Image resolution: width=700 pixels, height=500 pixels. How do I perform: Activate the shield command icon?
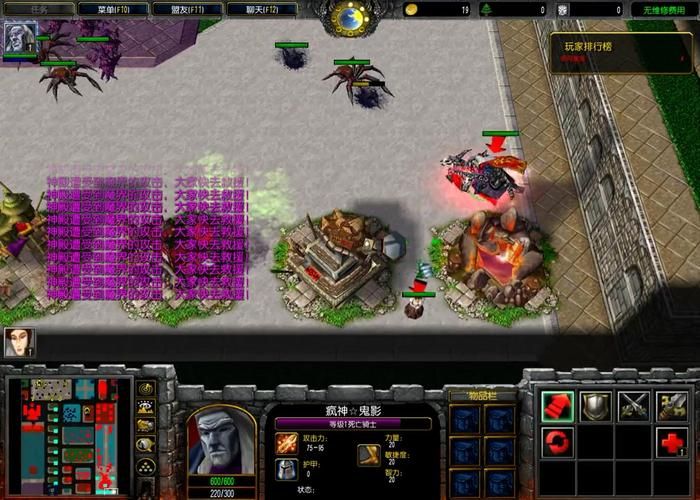tap(596, 405)
